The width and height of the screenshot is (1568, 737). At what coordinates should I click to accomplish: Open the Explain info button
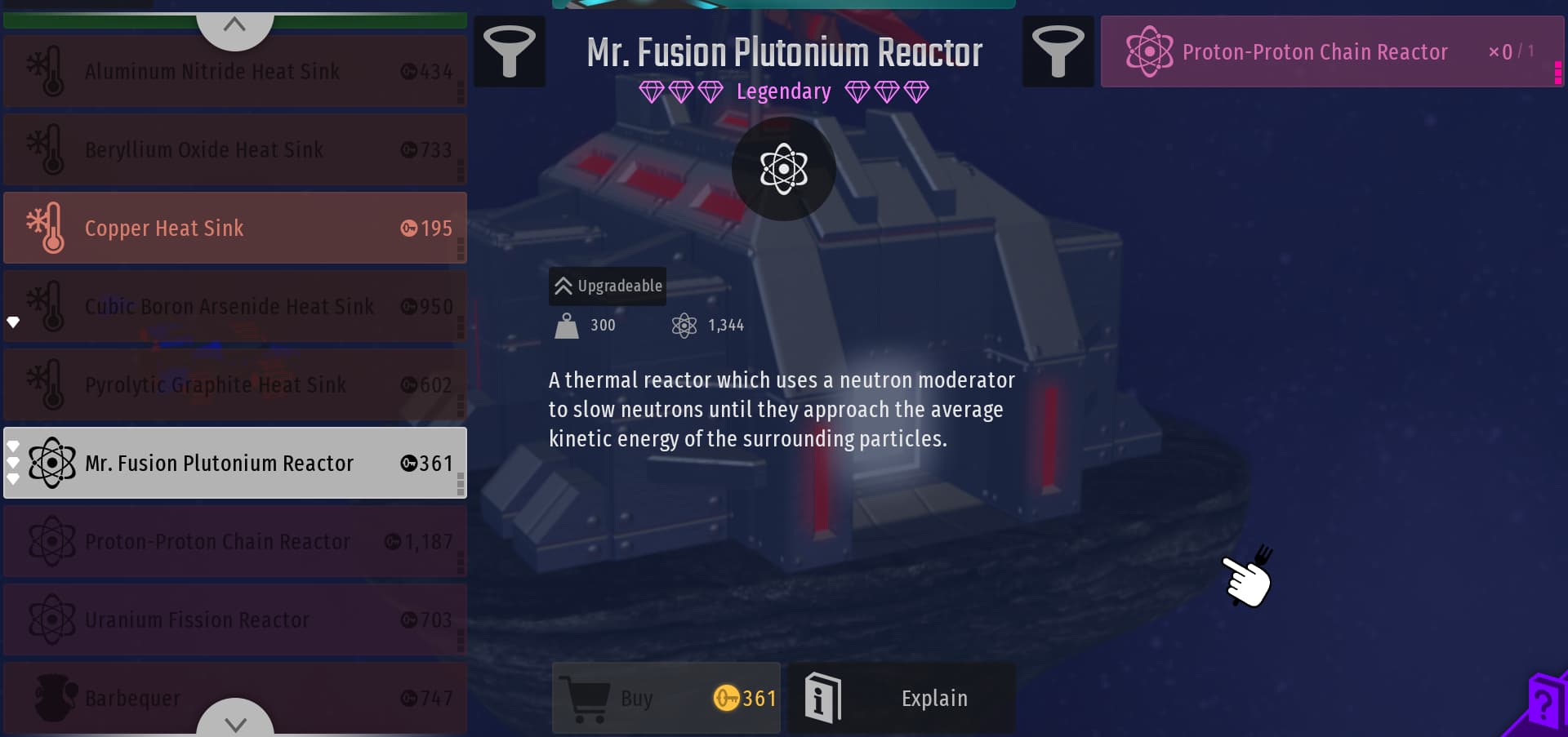(902, 698)
